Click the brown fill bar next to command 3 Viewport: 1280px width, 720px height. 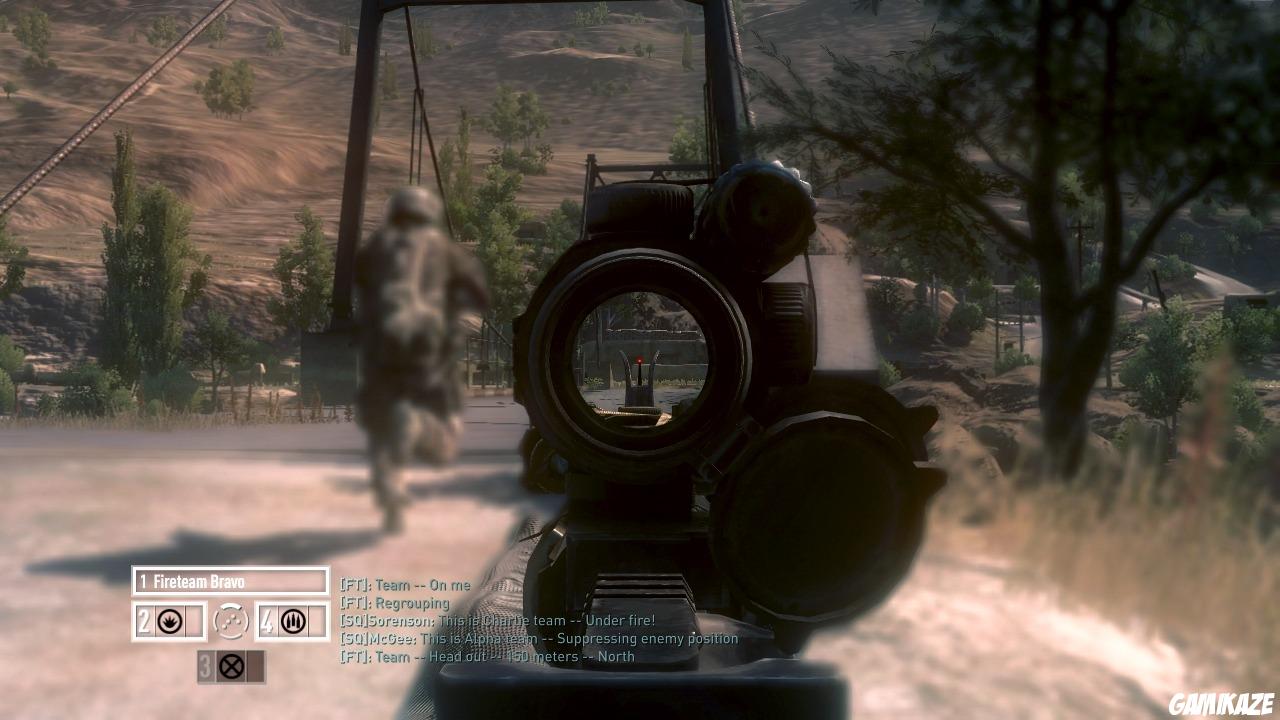(255, 666)
